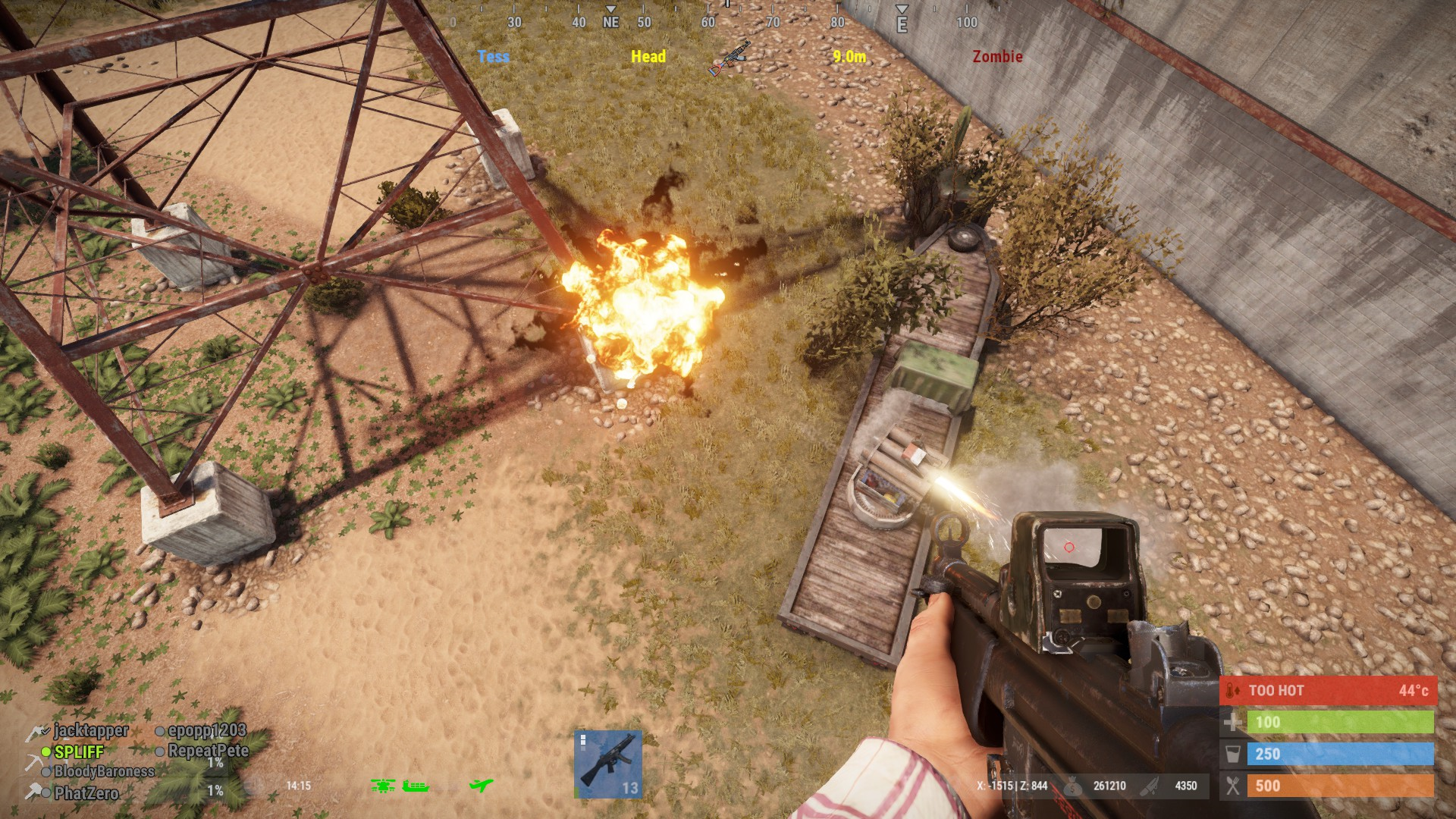Select SPLIFF in the team list
Viewport: 1456px width, 819px height.
[x=79, y=752]
